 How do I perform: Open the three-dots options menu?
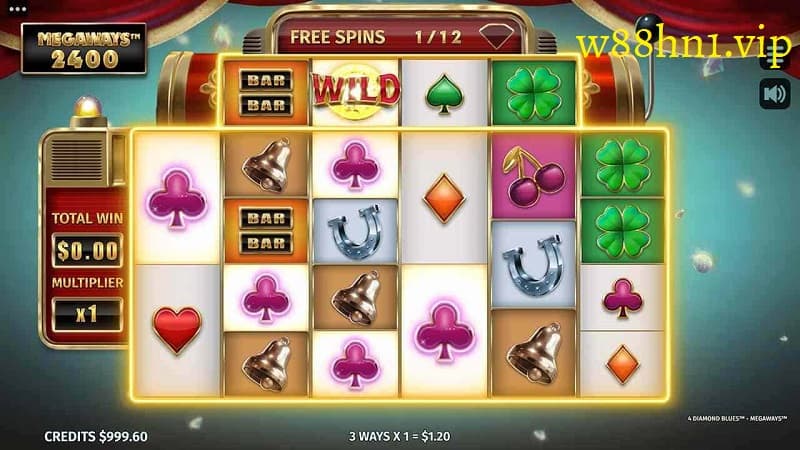coord(15,8)
